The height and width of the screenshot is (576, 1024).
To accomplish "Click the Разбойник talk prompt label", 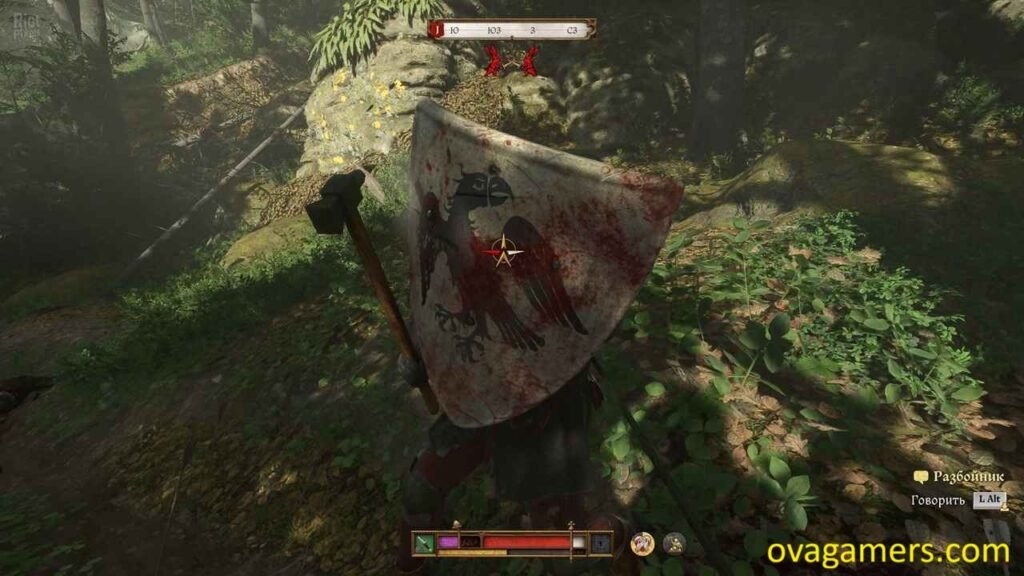I will [960, 477].
